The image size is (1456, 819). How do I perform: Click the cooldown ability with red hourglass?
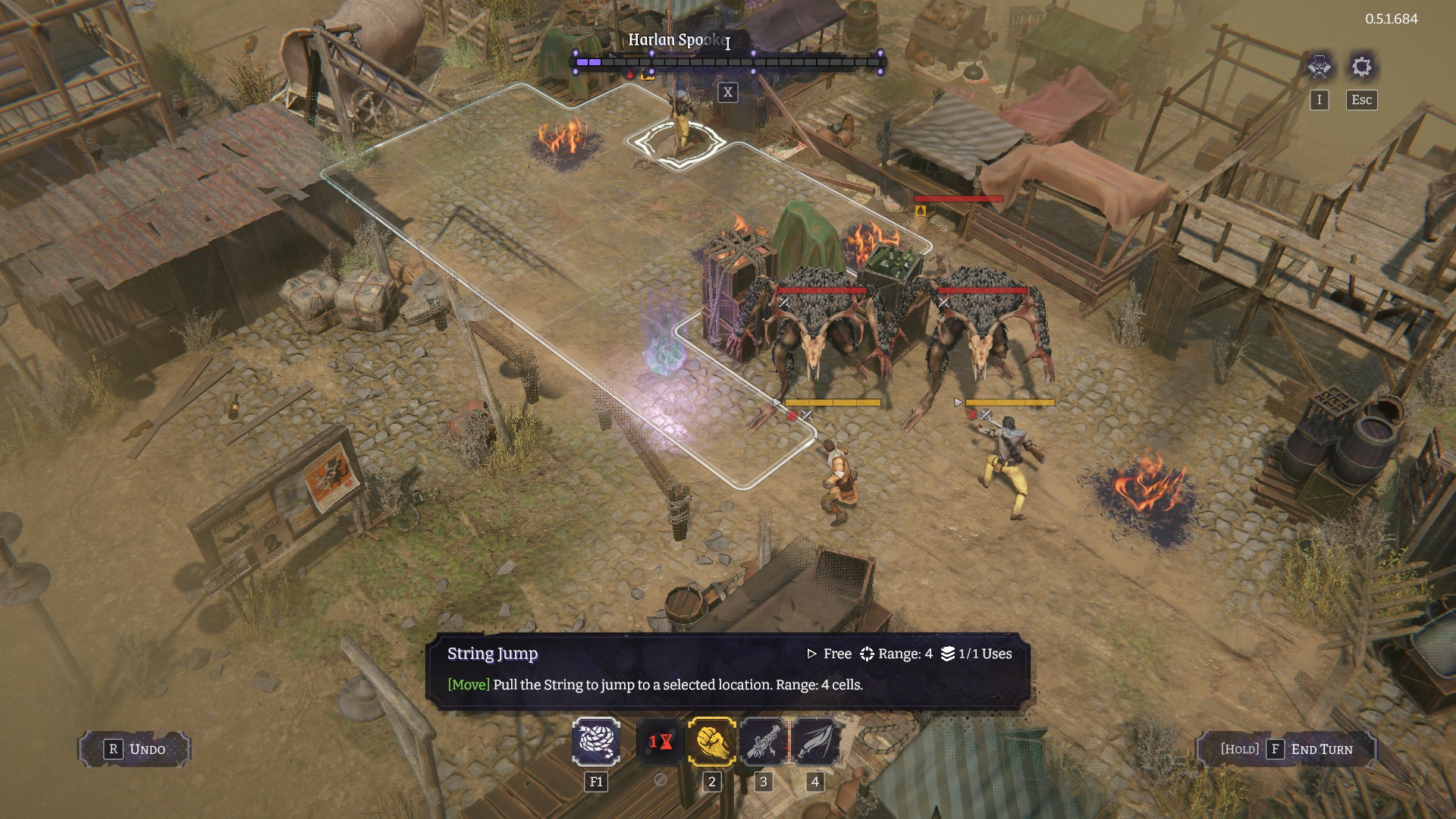[x=660, y=741]
